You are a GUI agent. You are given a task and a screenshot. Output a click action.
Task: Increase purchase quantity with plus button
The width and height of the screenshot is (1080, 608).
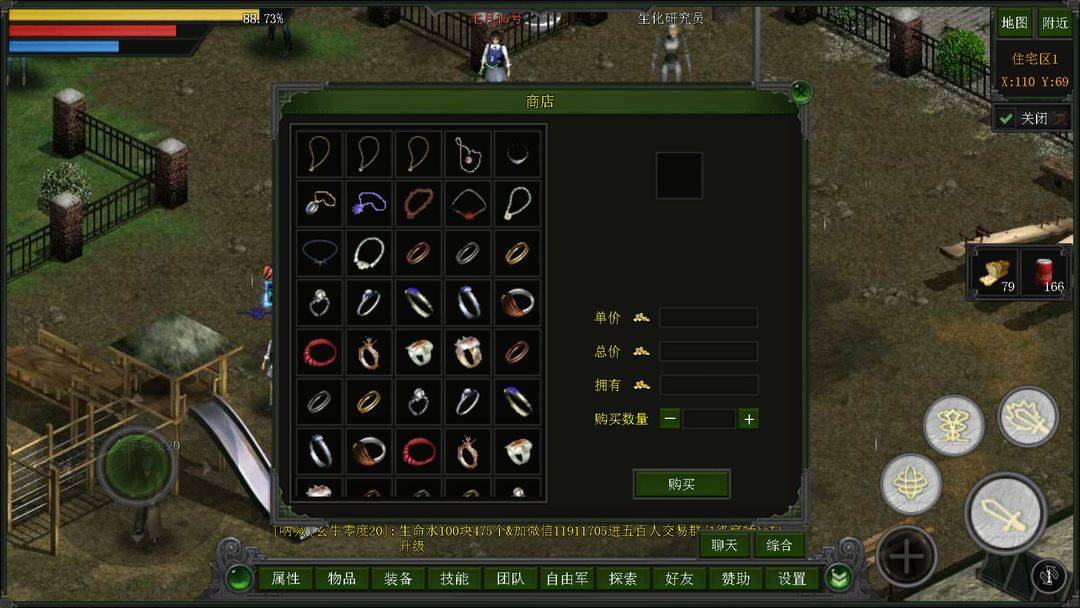coord(748,419)
